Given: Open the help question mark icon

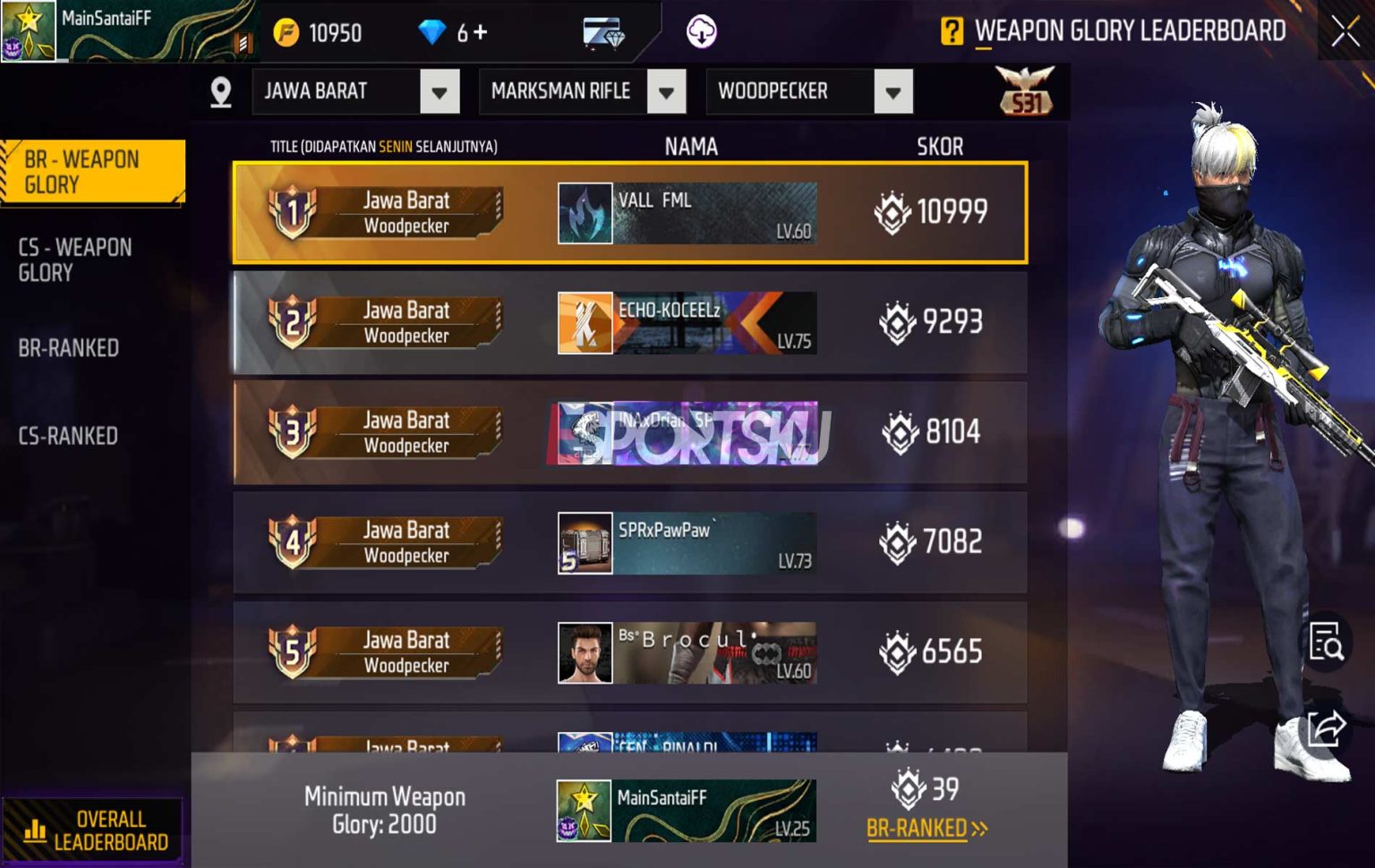Looking at the screenshot, I should click(955, 31).
